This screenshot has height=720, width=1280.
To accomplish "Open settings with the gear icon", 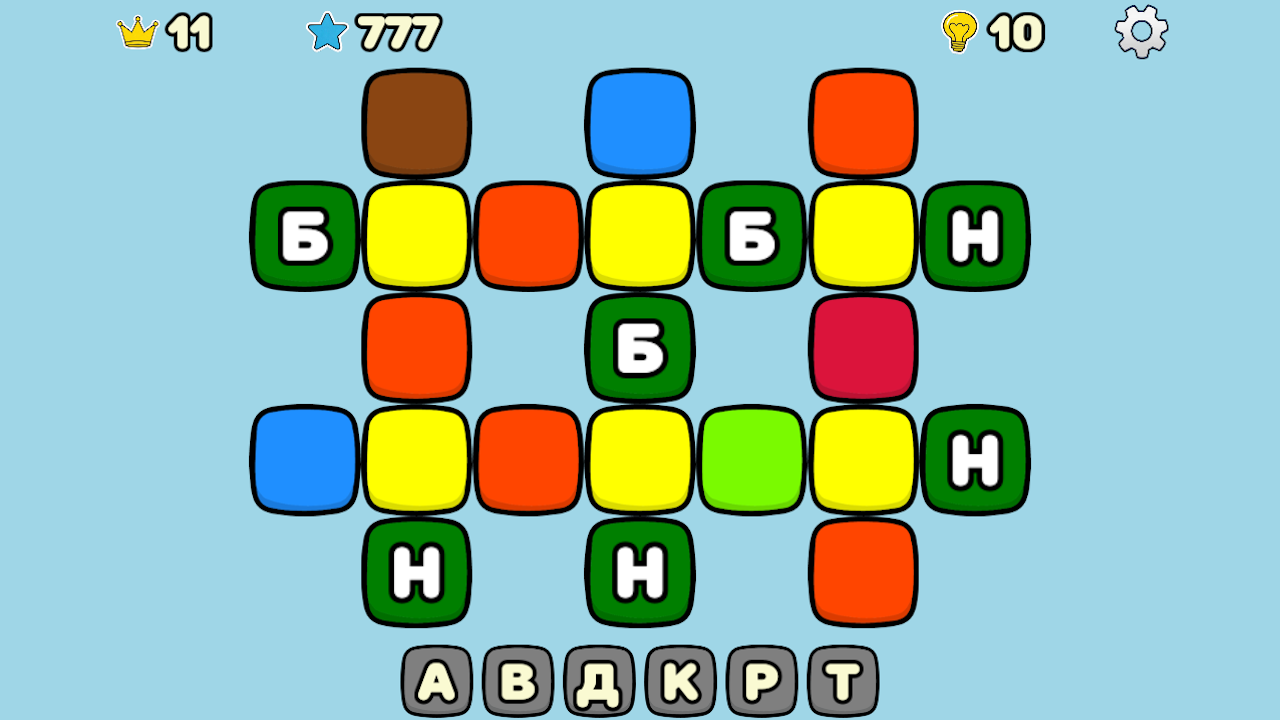I will [x=1141, y=31].
